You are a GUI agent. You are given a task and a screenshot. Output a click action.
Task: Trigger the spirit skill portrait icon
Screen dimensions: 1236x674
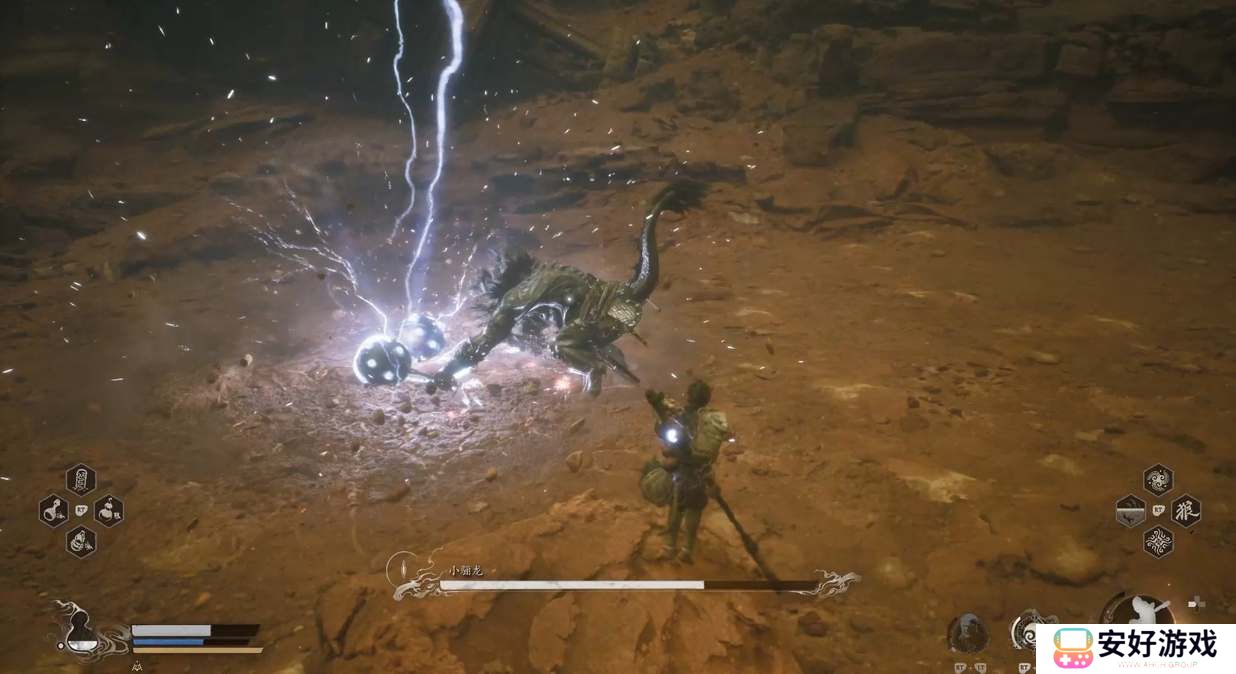click(967, 632)
